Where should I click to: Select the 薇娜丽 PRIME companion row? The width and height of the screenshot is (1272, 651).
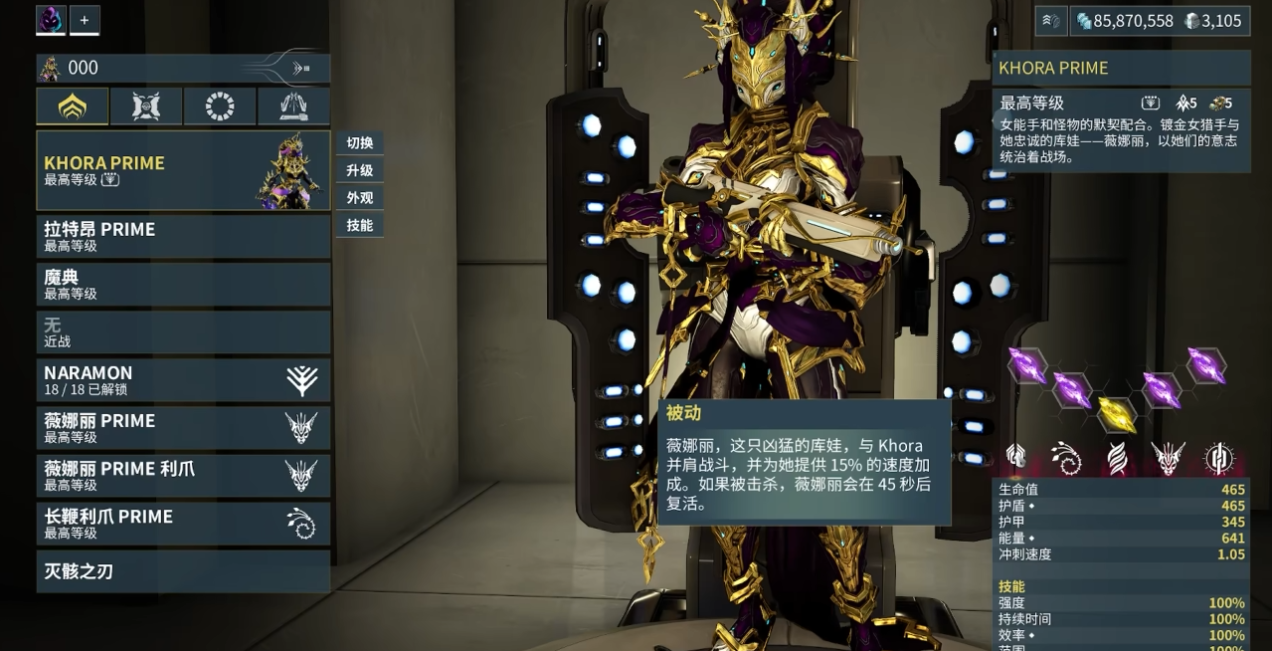click(183, 428)
